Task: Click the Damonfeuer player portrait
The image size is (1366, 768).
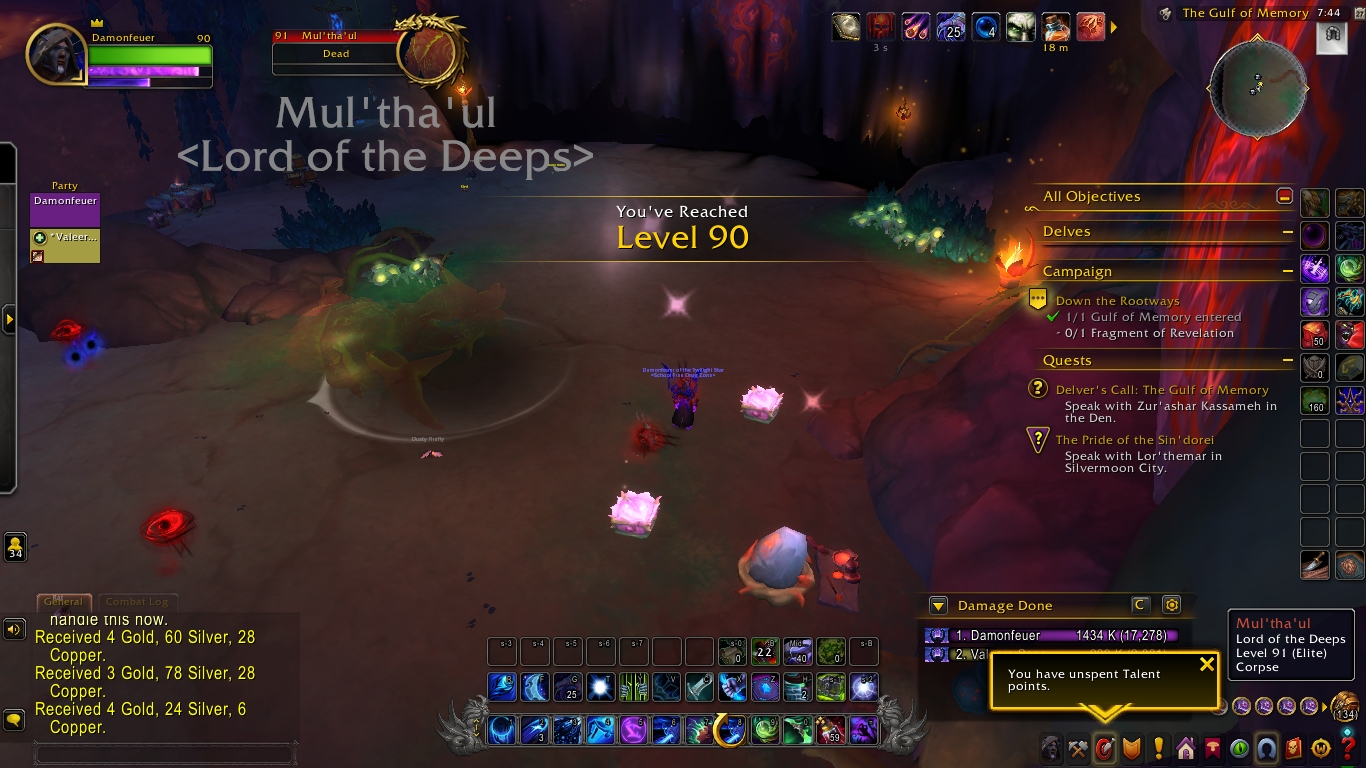Action: [55, 53]
